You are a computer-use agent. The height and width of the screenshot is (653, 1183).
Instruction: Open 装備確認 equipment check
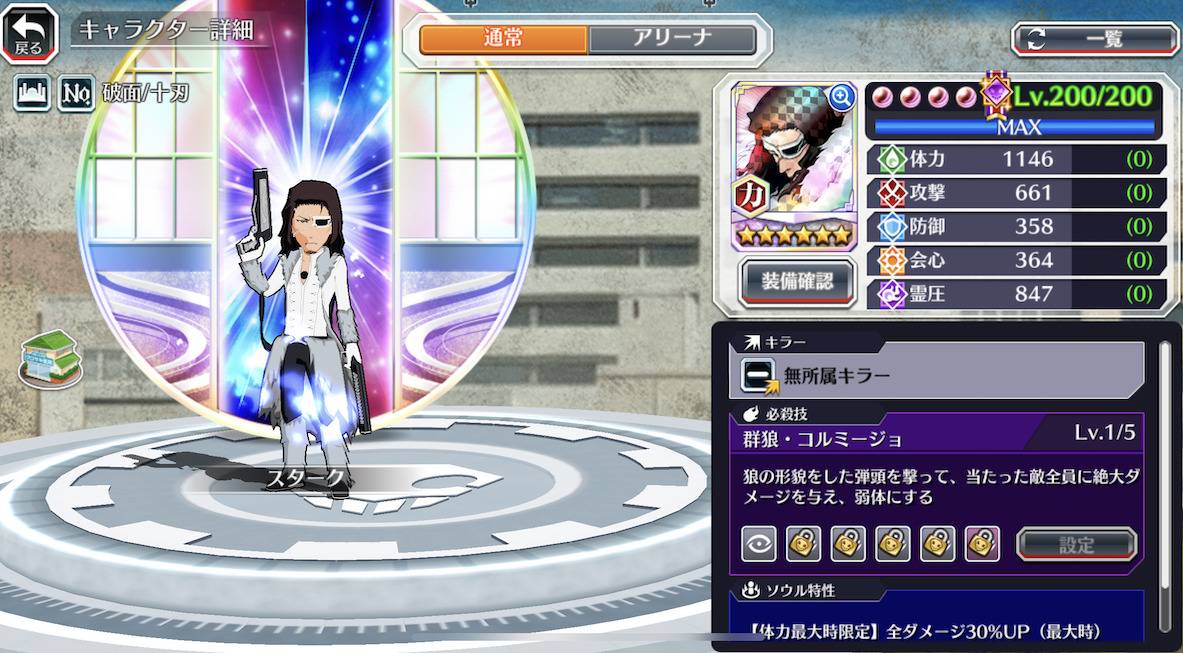coord(796,281)
